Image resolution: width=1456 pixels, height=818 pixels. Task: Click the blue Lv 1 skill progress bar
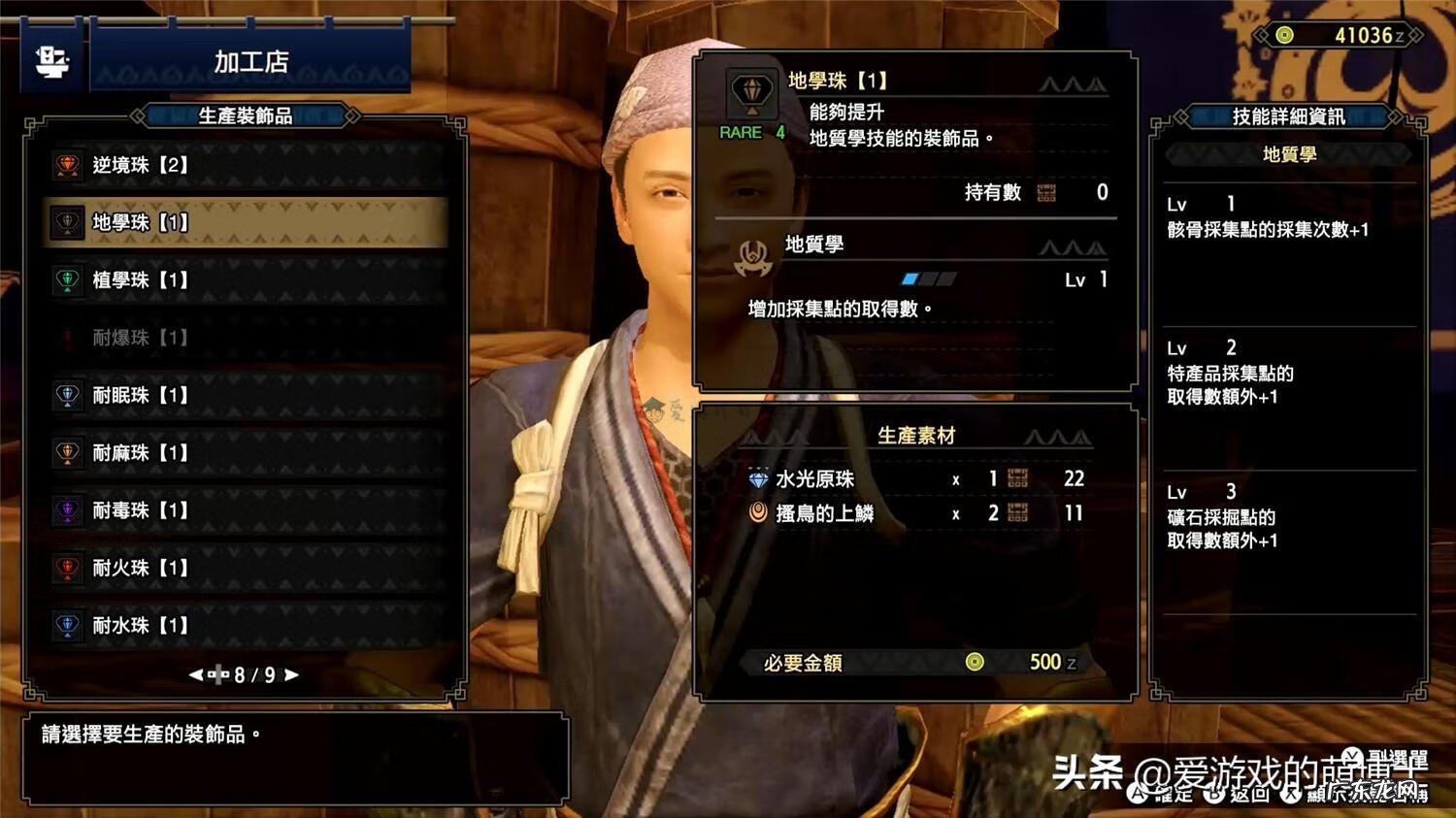[910, 278]
